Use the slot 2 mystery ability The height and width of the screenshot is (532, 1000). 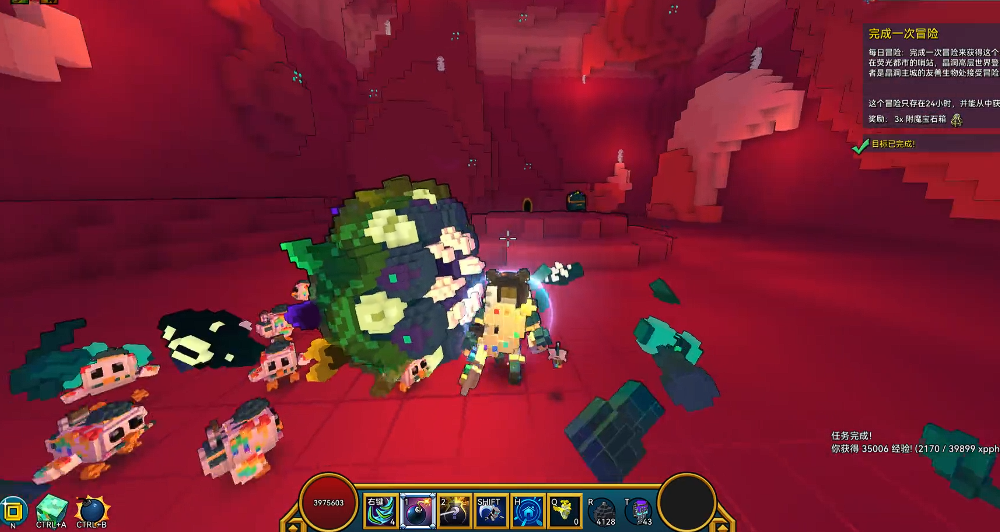point(453,510)
